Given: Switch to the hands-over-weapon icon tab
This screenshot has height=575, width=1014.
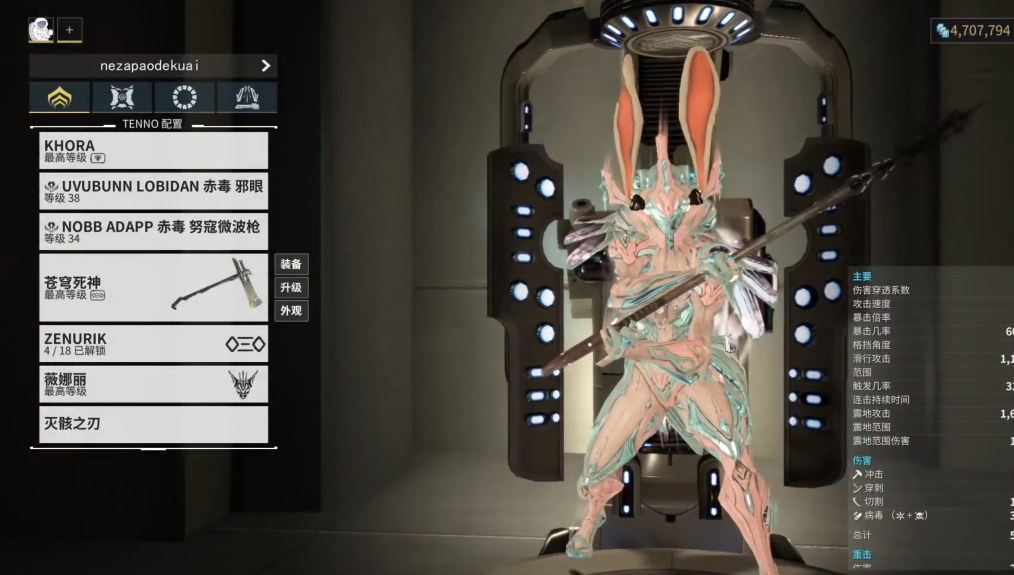Looking at the screenshot, I should (247, 97).
